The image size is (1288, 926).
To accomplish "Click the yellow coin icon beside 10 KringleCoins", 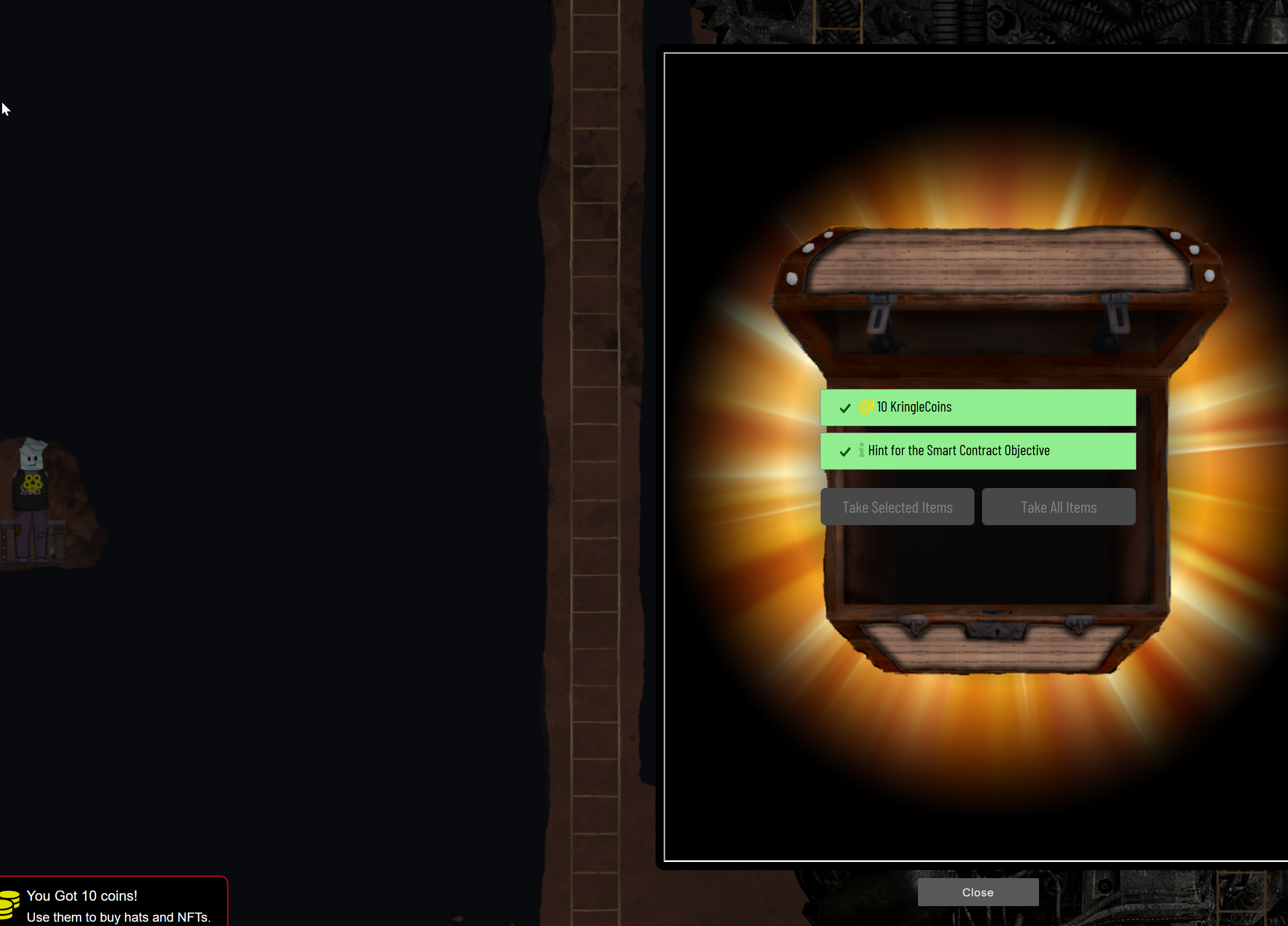I will 865,407.
